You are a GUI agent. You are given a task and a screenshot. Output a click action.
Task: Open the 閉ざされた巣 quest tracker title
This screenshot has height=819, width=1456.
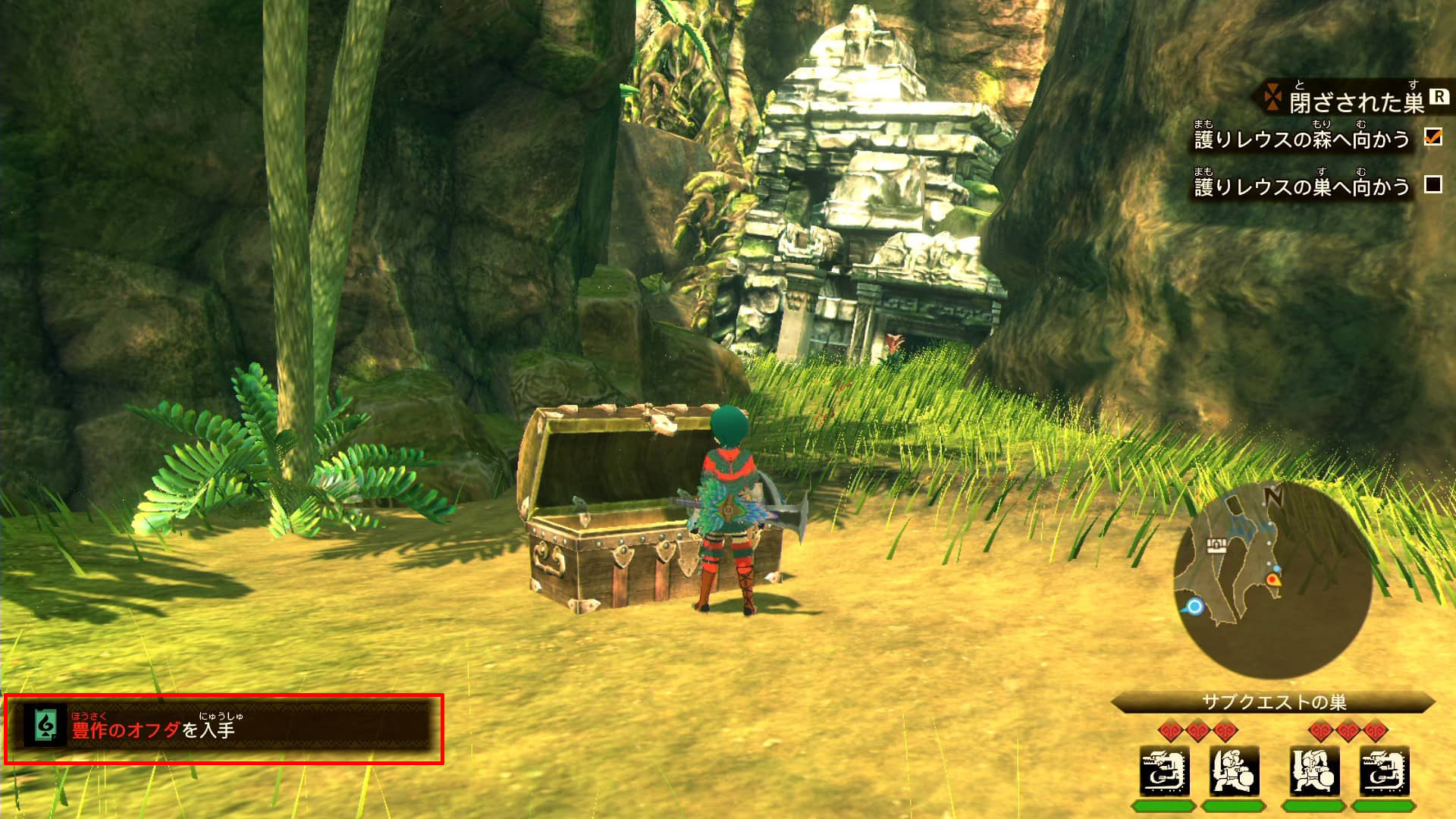pyautogui.click(x=1356, y=102)
